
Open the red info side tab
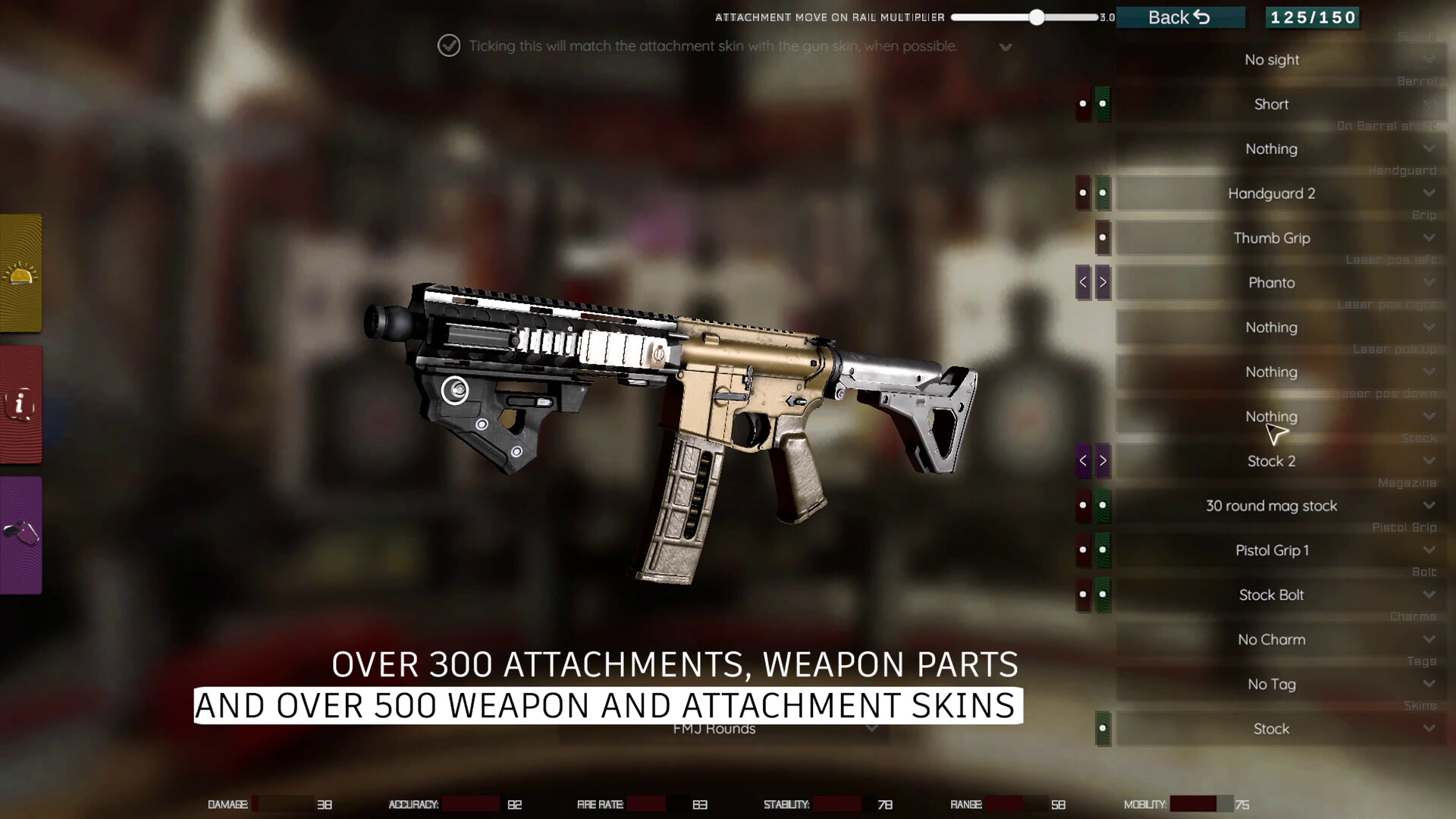pos(21,404)
